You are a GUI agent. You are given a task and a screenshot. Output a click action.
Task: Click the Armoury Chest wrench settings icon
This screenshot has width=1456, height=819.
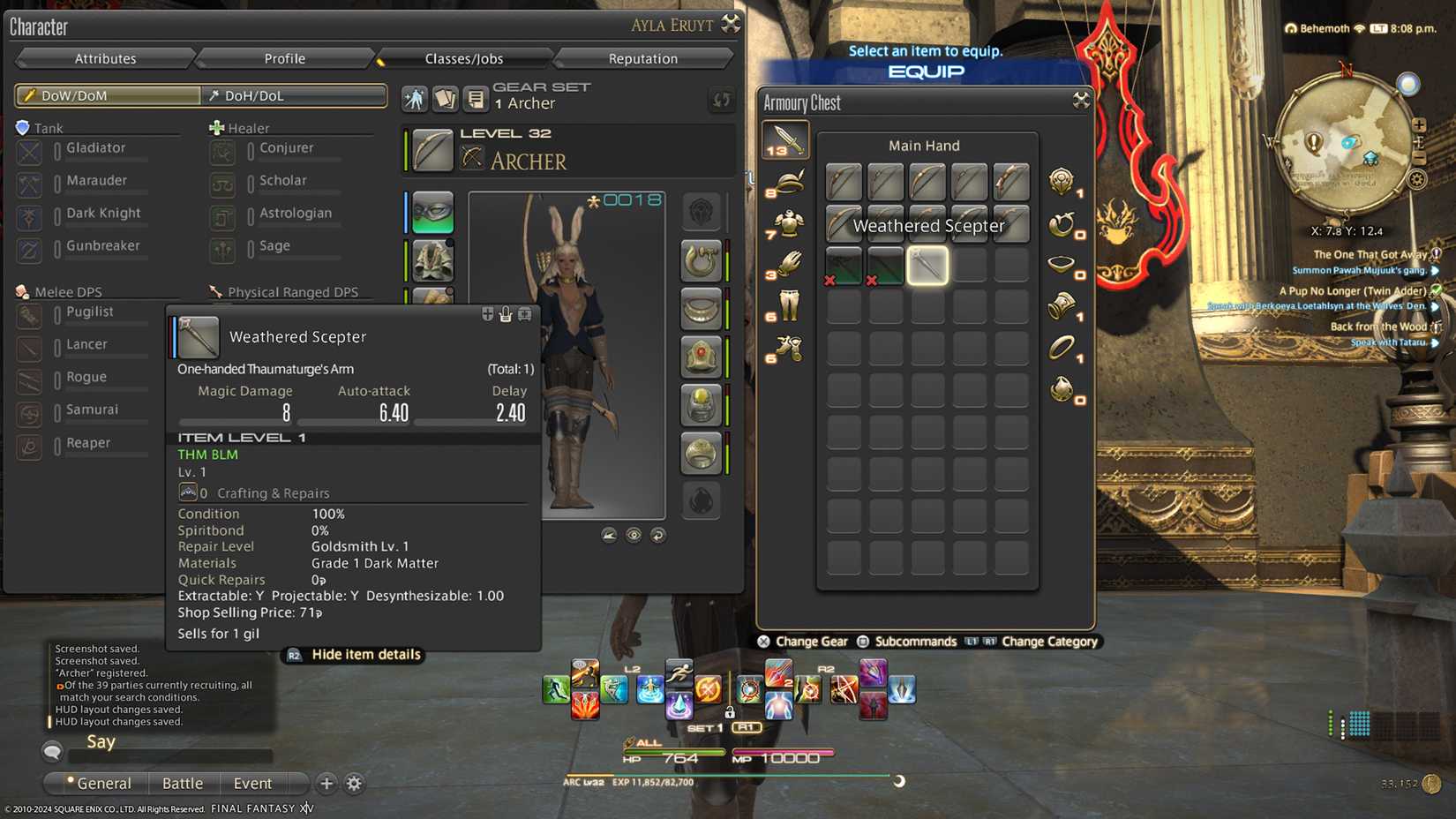tap(1080, 101)
